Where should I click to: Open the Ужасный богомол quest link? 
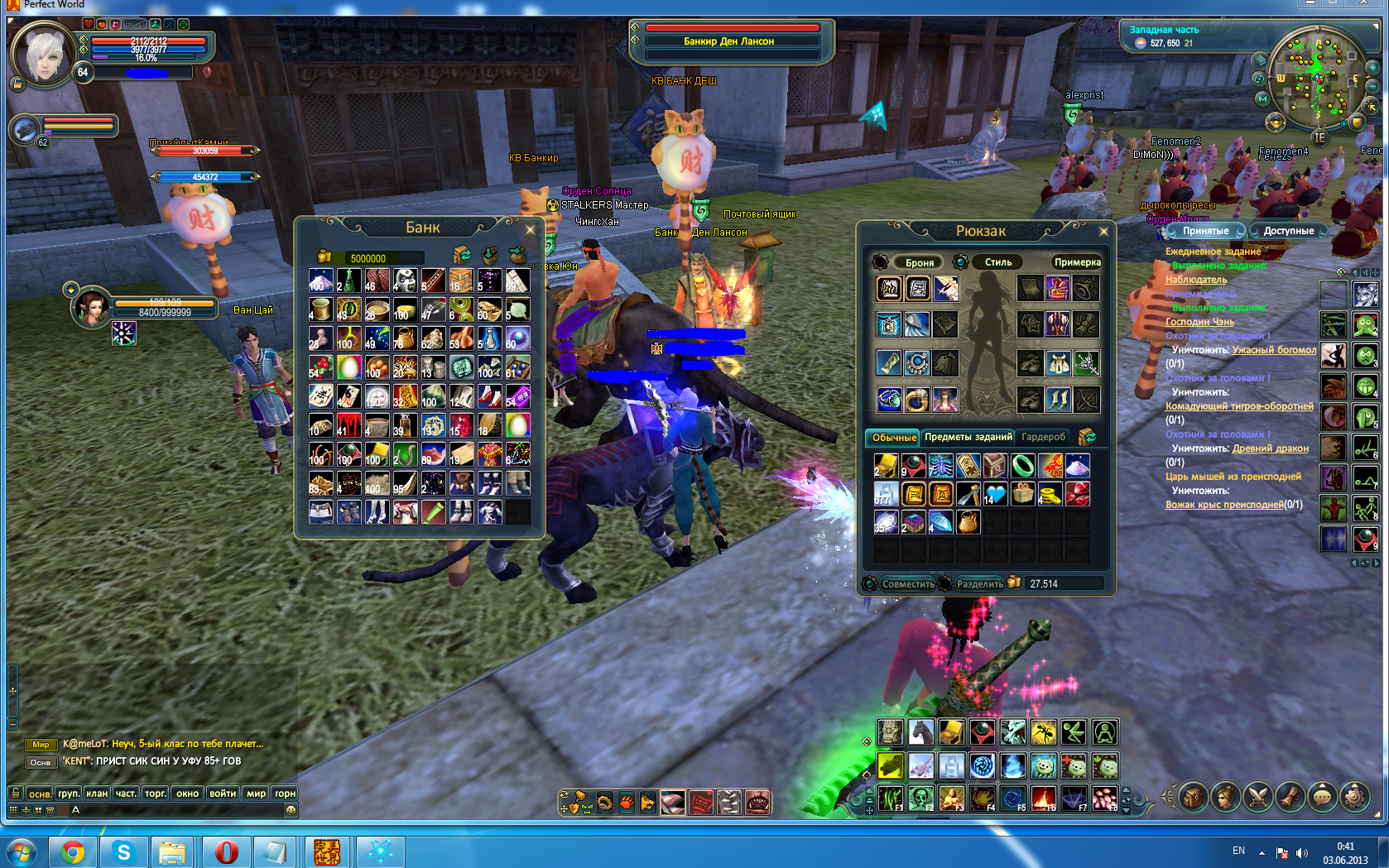(1273, 350)
